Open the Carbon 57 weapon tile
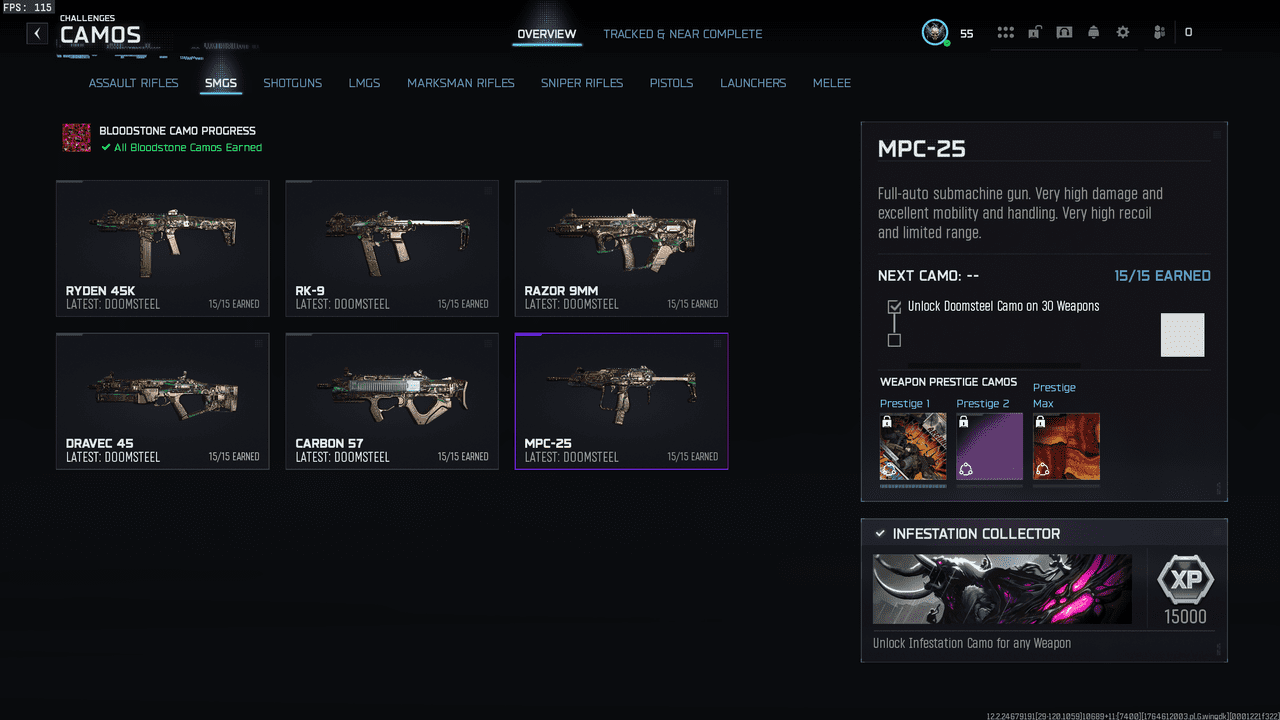The width and height of the screenshot is (1280, 720). [x=392, y=400]
